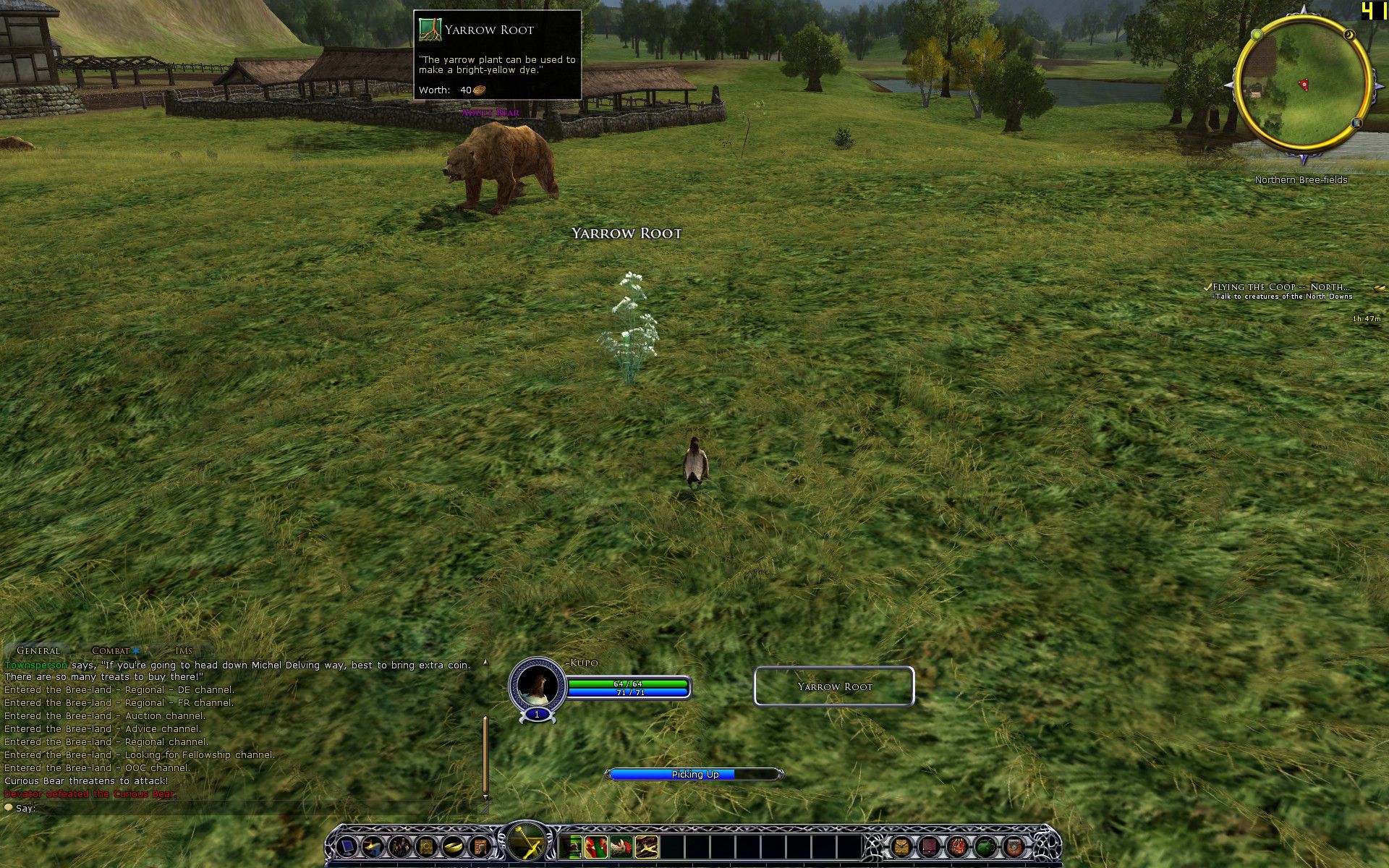Image resolution: width=1389 pixels, height=868 pixels.
Task: Click the chat scroll-up arrow
Action: coord(485,662)
